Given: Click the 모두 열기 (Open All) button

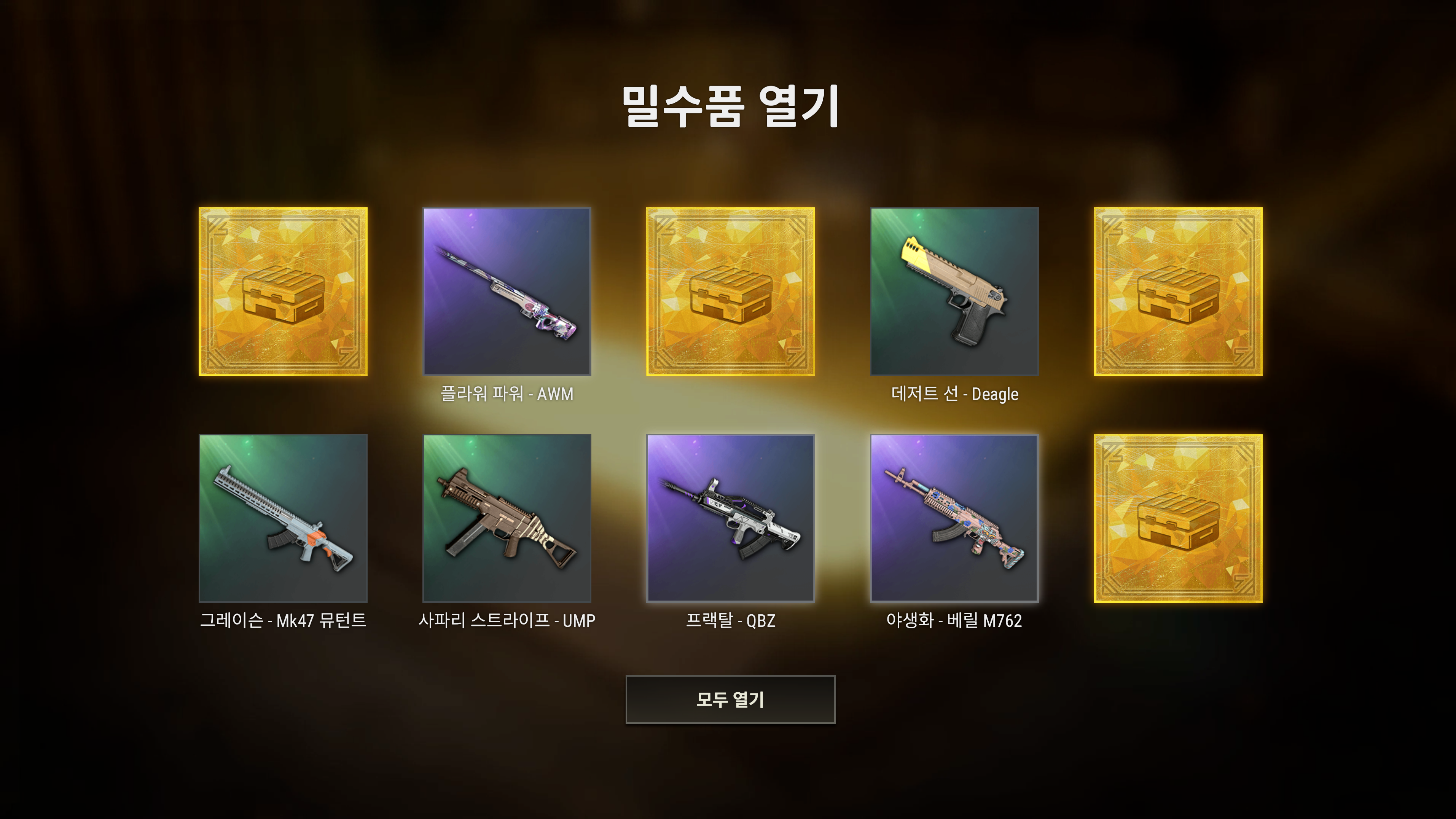Looking at the screenshot, I should point(730,699).
